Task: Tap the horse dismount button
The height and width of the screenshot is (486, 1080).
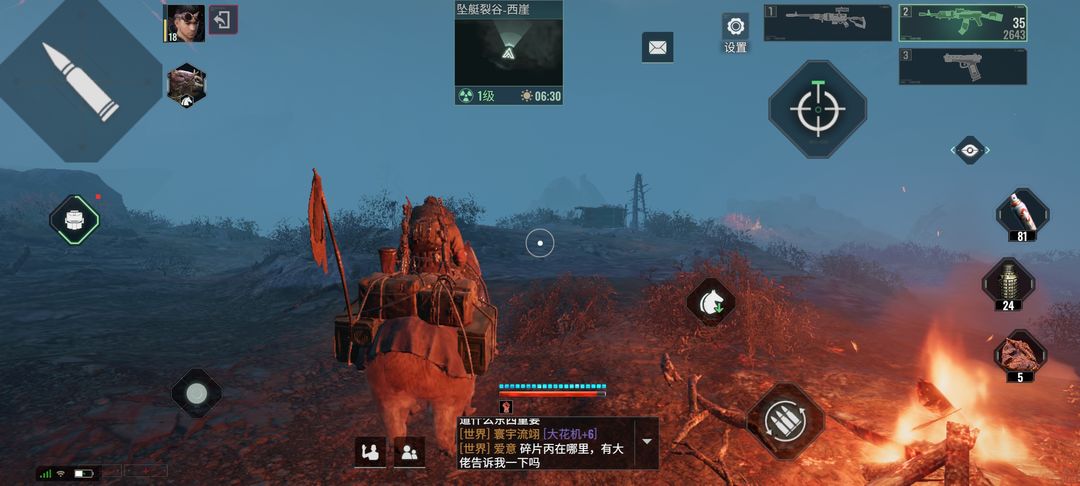Action: pos(711,301)
